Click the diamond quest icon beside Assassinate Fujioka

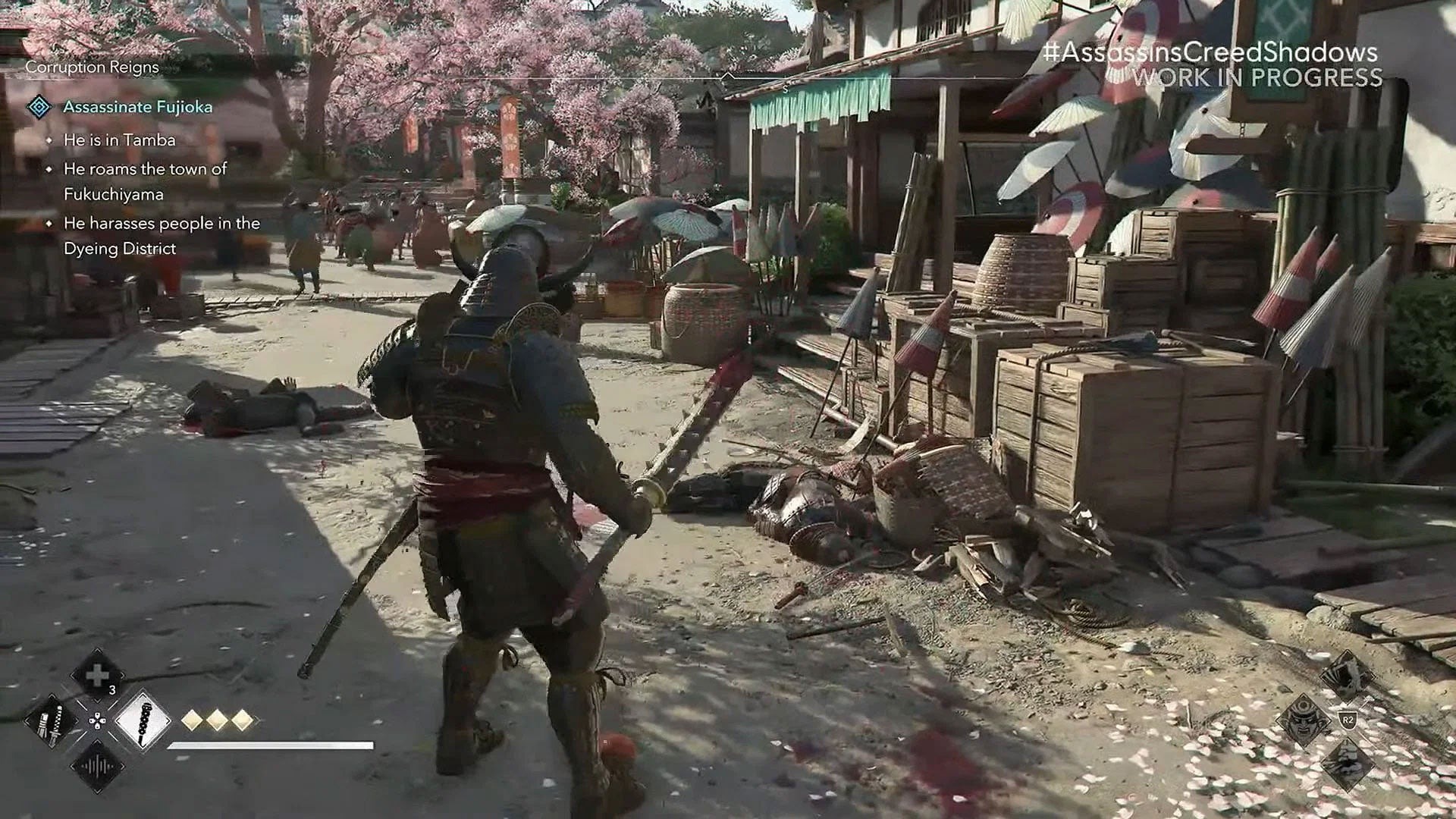pyautogui.click(x=39, y=108)
